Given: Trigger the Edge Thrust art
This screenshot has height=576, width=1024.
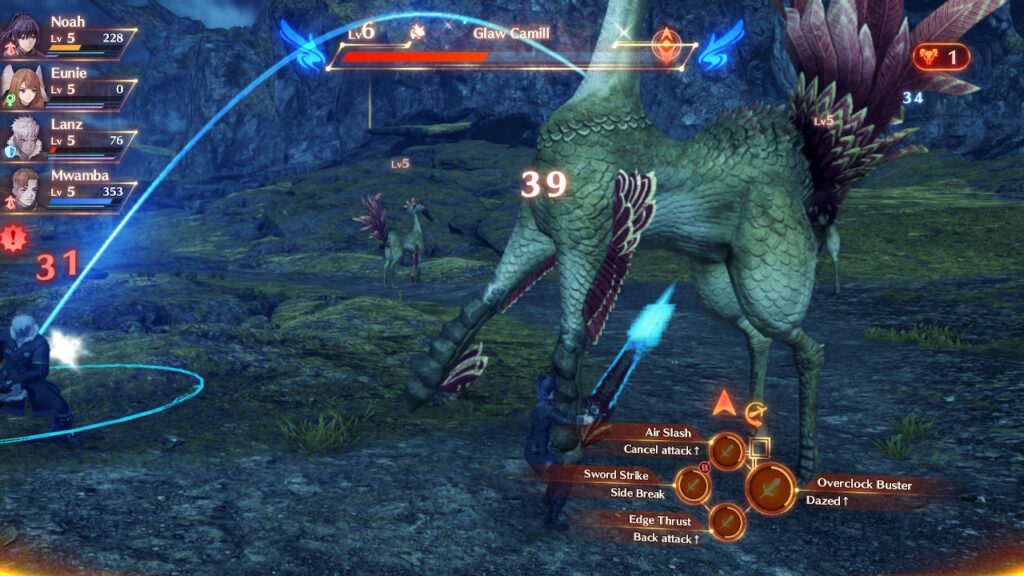Looking at the screenshot, I should tap(727, 521).
